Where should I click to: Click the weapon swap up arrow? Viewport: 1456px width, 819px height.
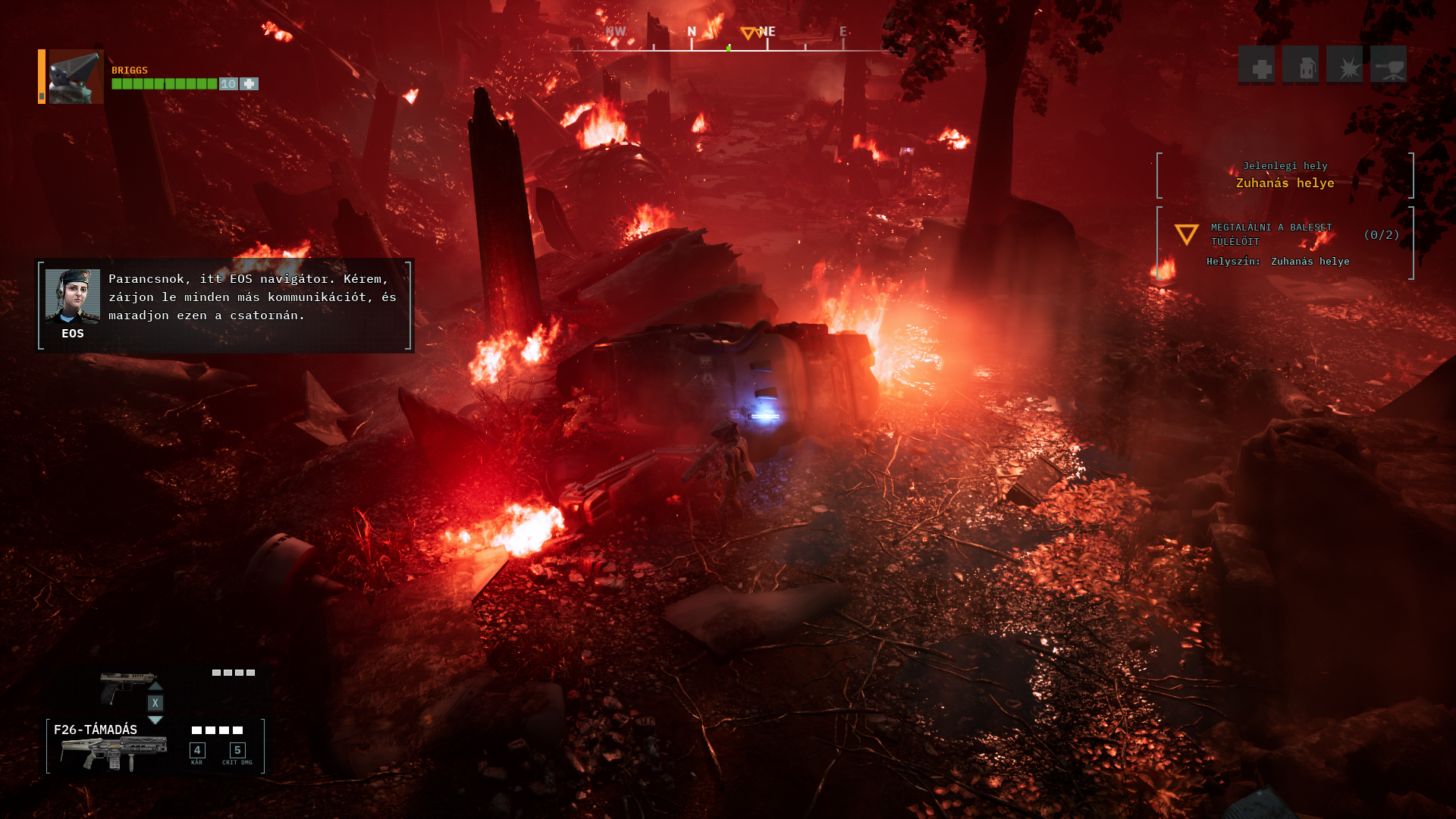coord(155,686)
